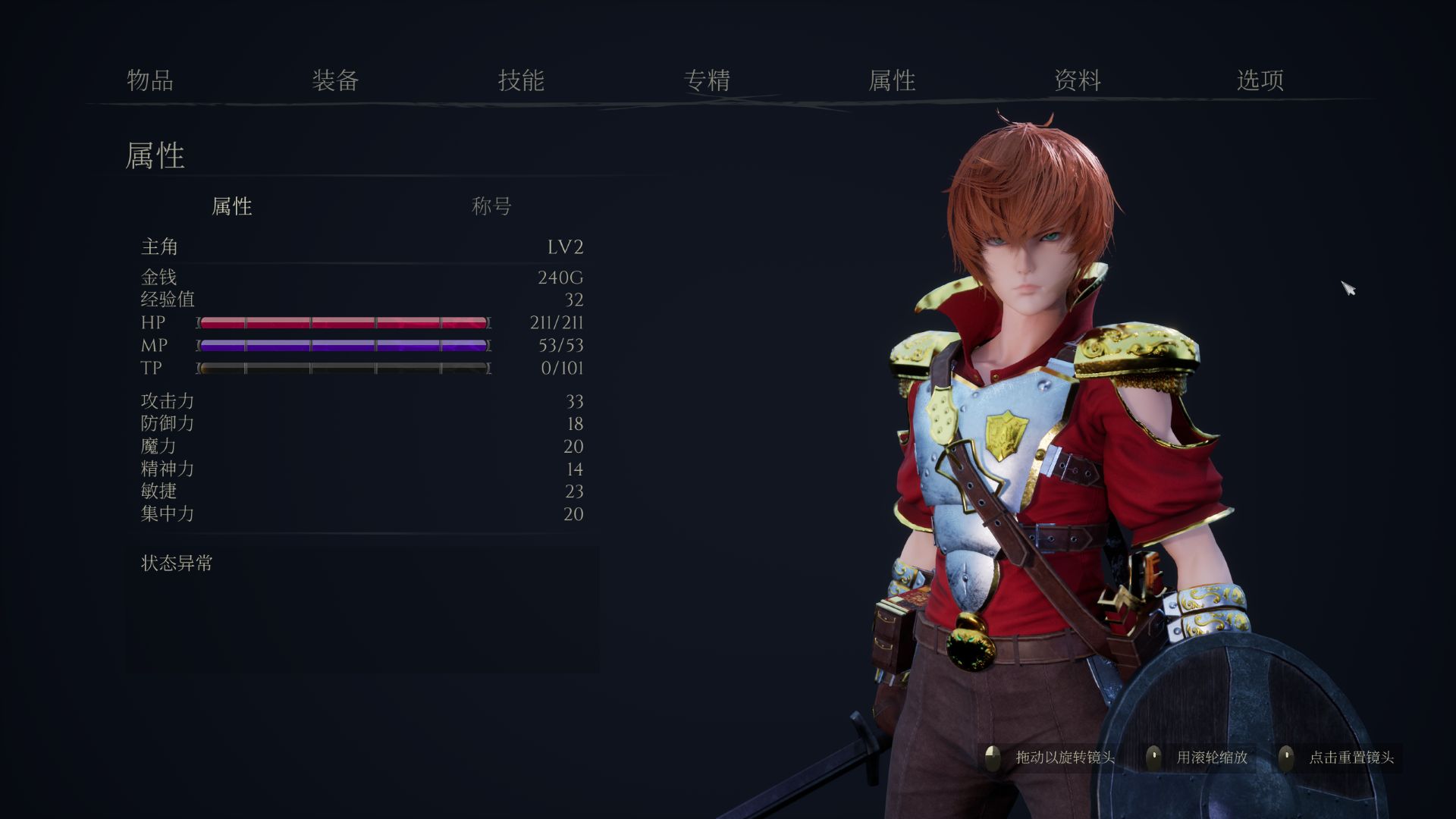Open the 物品 items tab
The height and width of the screenshot is (819, 1456).
(150, 80)
